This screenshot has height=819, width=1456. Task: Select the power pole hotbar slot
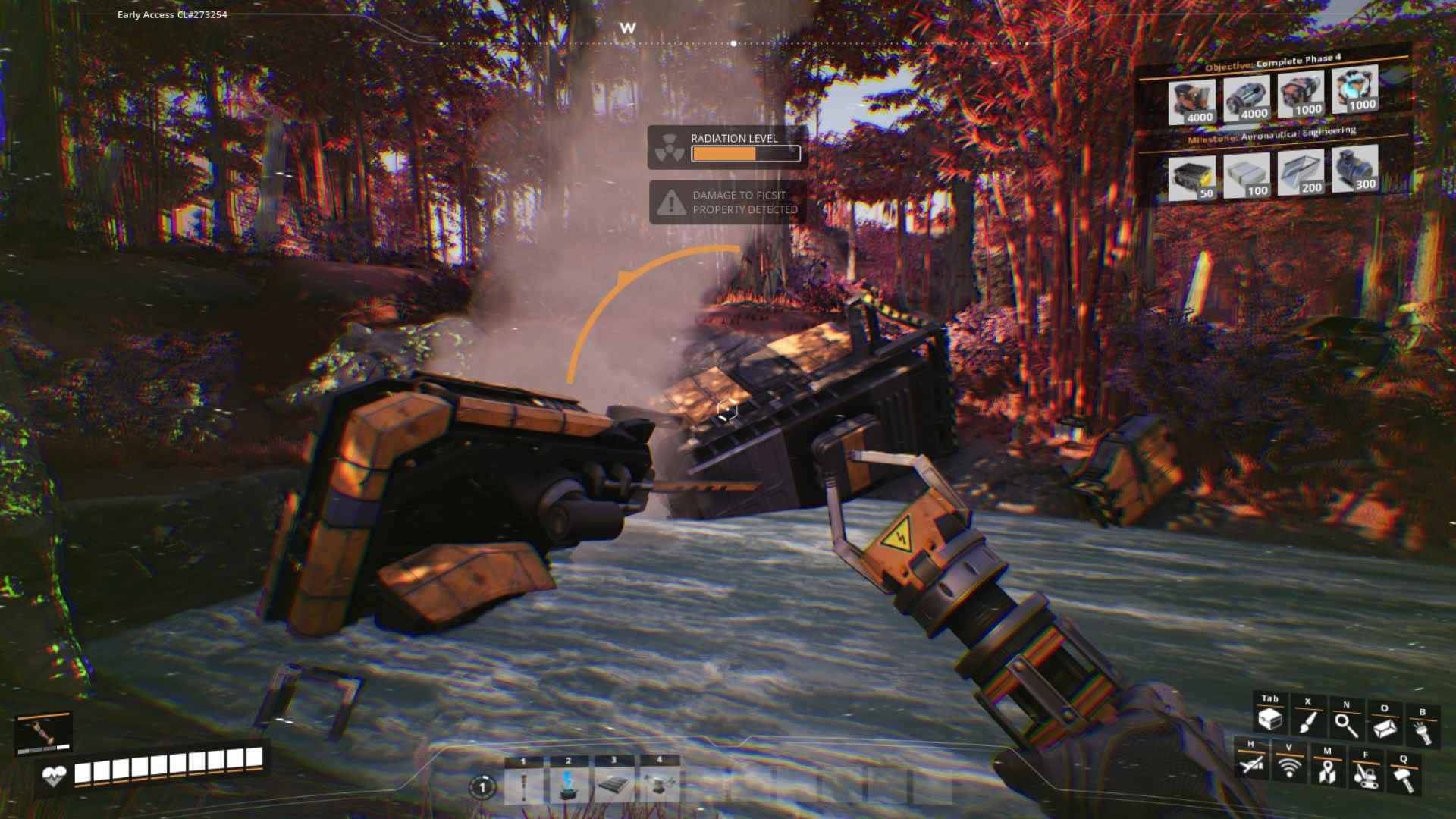click(x=523, y=783)
